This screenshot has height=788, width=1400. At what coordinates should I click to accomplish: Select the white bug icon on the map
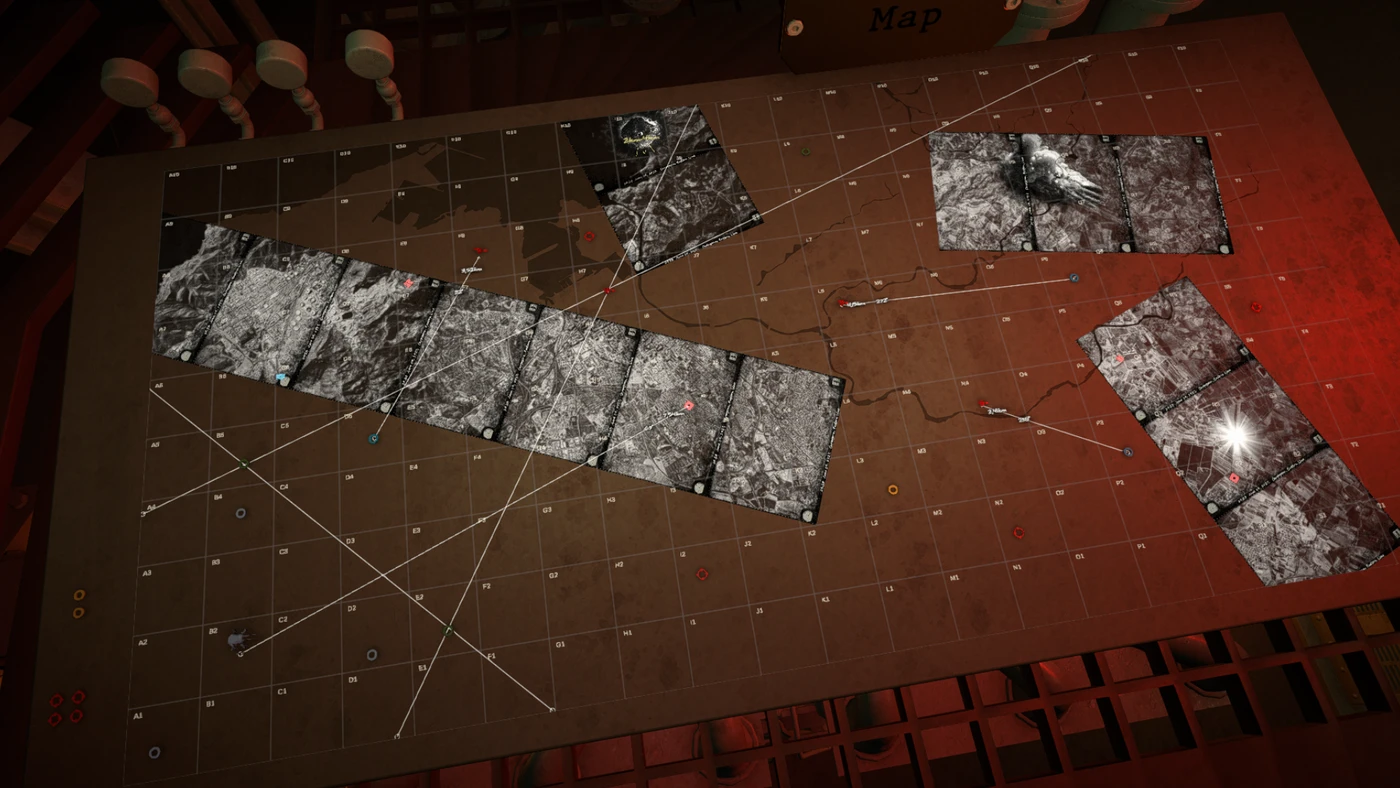(x=238, y=637)
